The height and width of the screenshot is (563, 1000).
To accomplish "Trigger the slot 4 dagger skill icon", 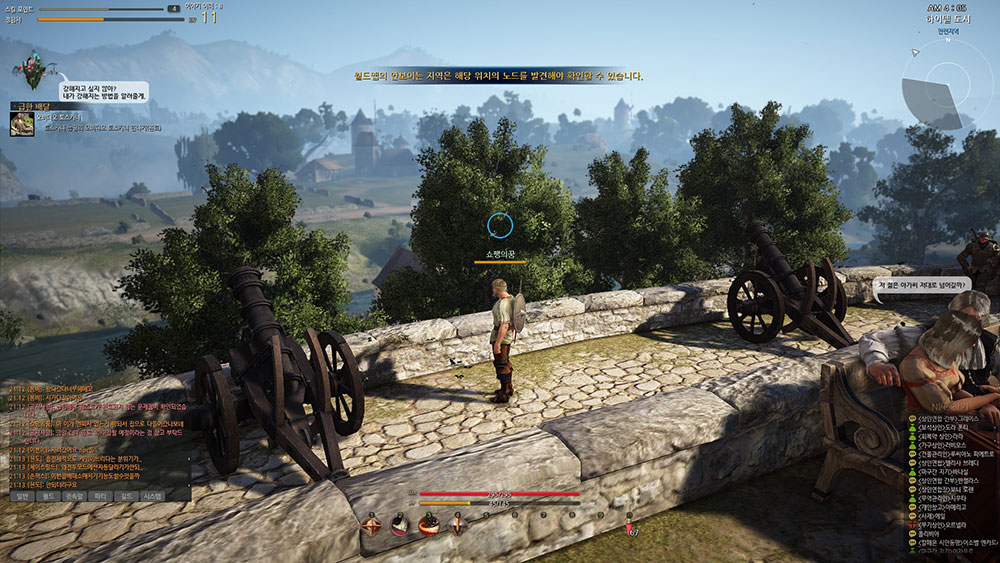I will [x=457, y=524].
